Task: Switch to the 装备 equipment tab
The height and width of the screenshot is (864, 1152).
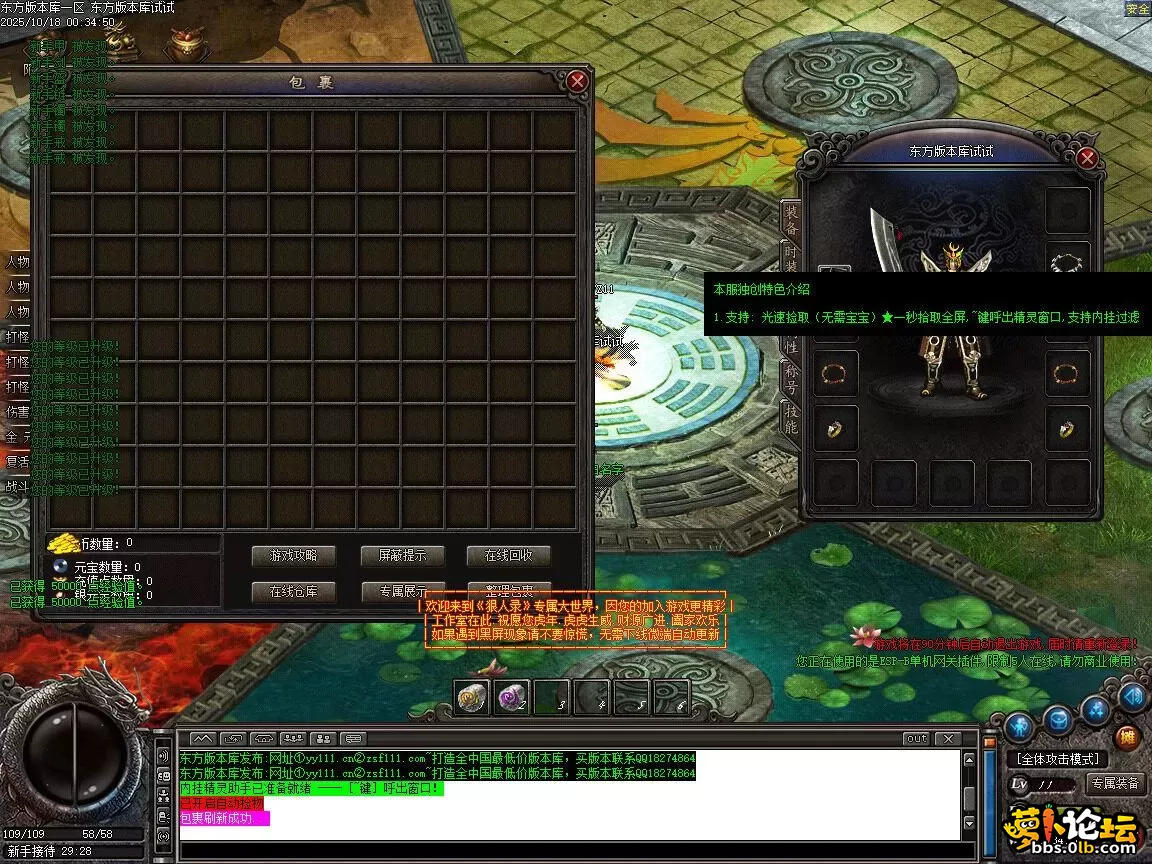Action: 791,220
